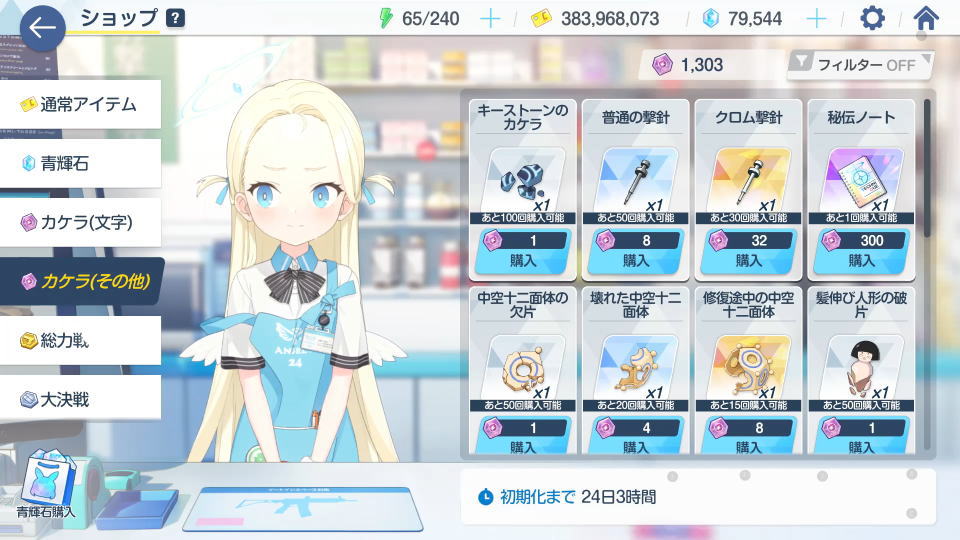This screenshot has height=540, width=960.
Task: Return to the home screen
Action: tap(927, 18)
